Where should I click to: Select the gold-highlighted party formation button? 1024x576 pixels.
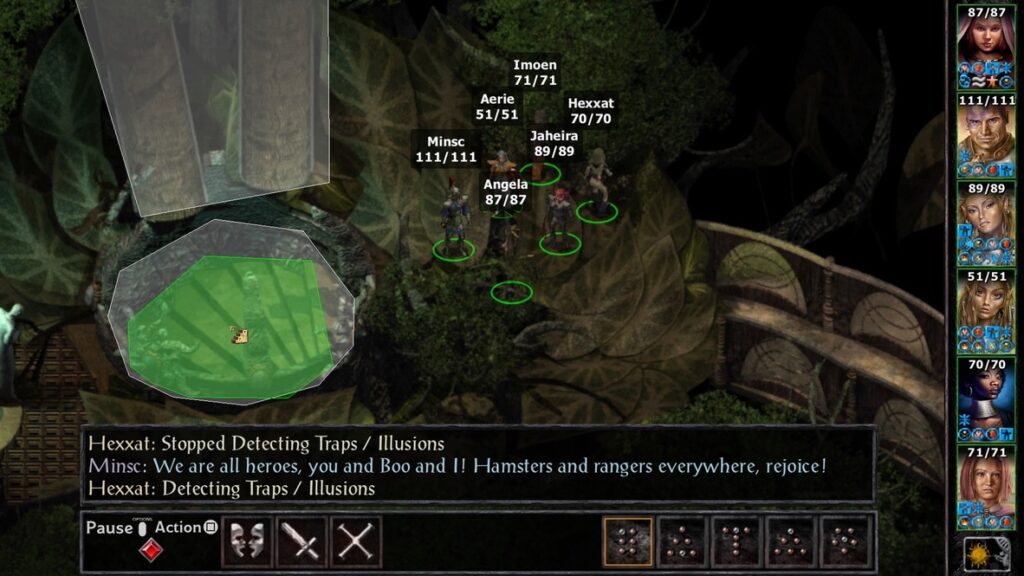628,542
